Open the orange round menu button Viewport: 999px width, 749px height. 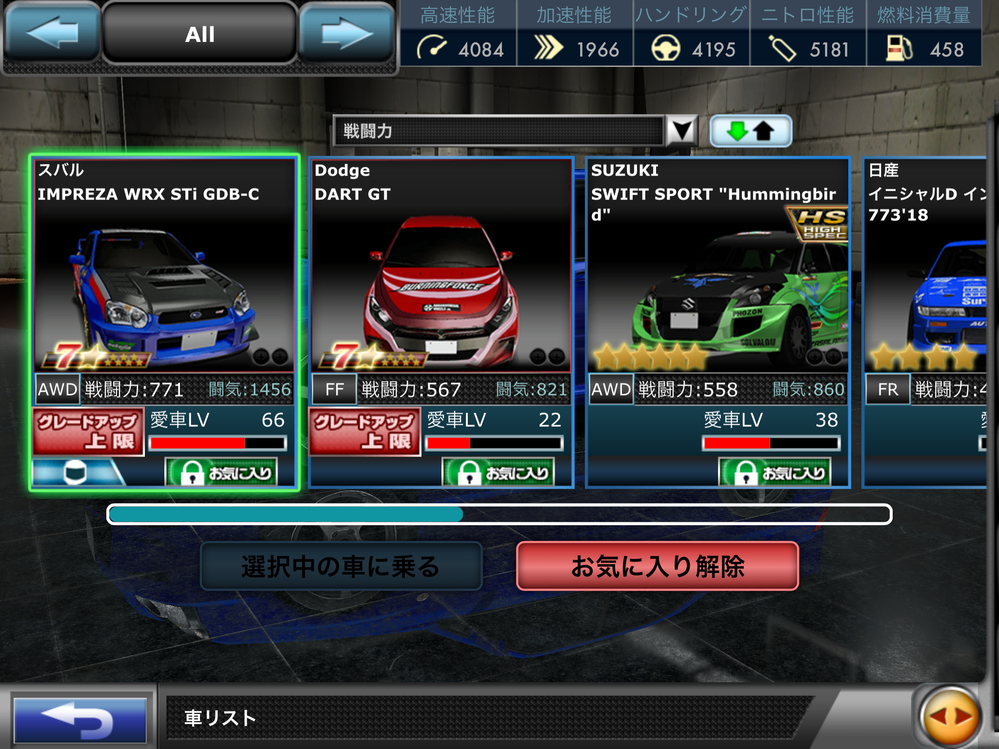(x=948, y=716)
